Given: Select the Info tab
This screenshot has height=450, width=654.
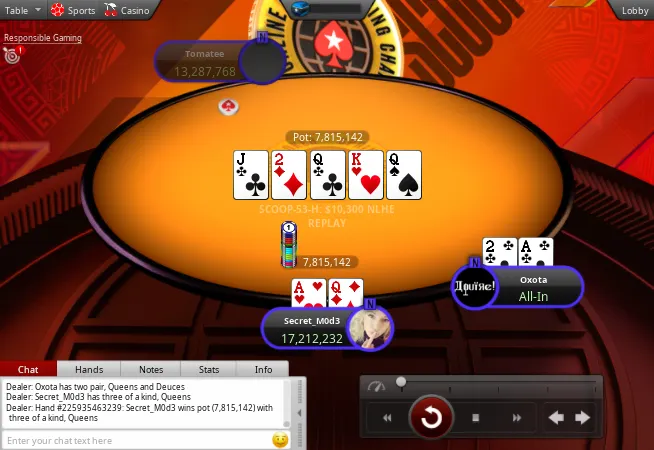Looking at the screenshot, I should [x=263, y=369].
